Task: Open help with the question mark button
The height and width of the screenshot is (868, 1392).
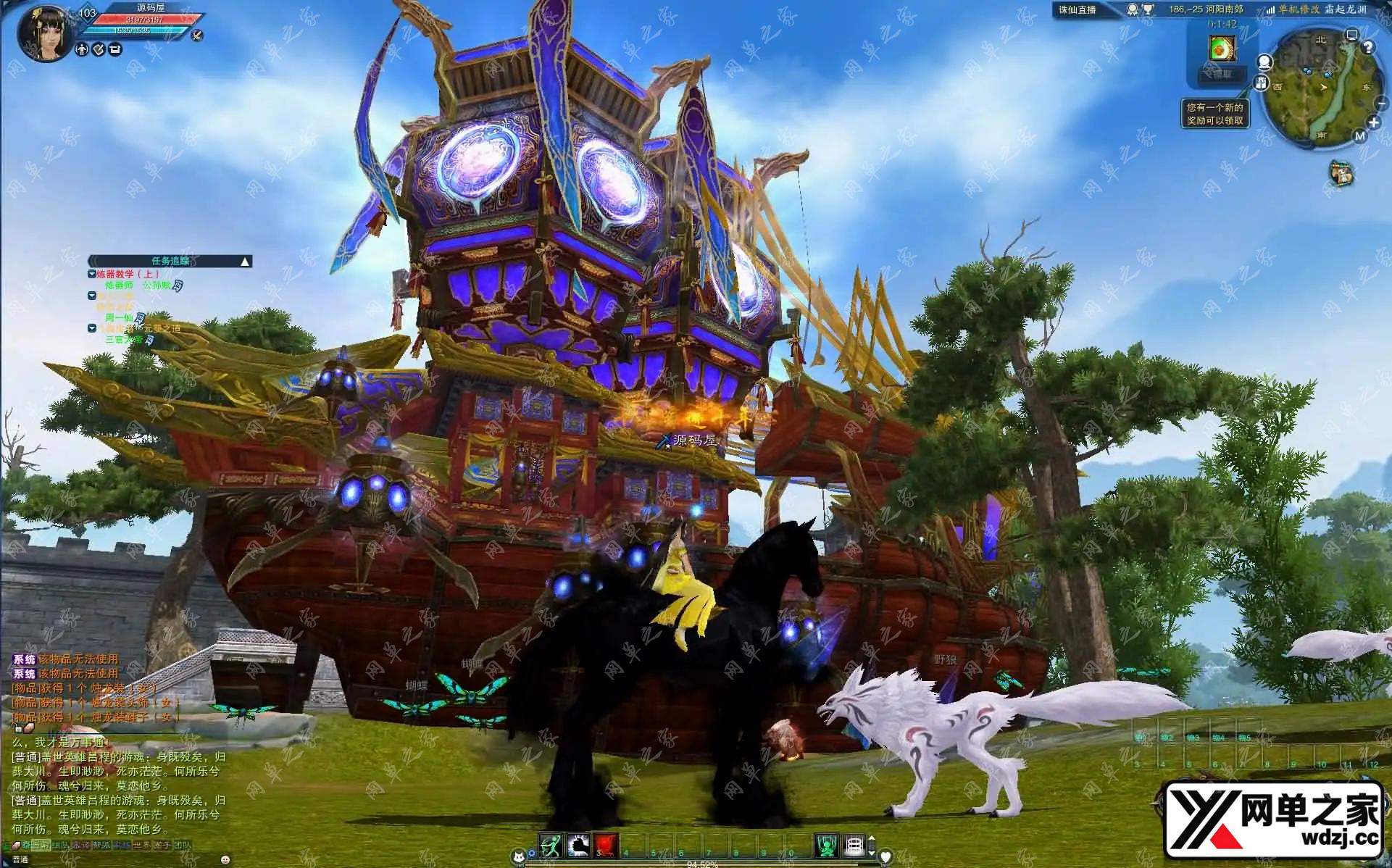Action: click(x=1368, y=47)
